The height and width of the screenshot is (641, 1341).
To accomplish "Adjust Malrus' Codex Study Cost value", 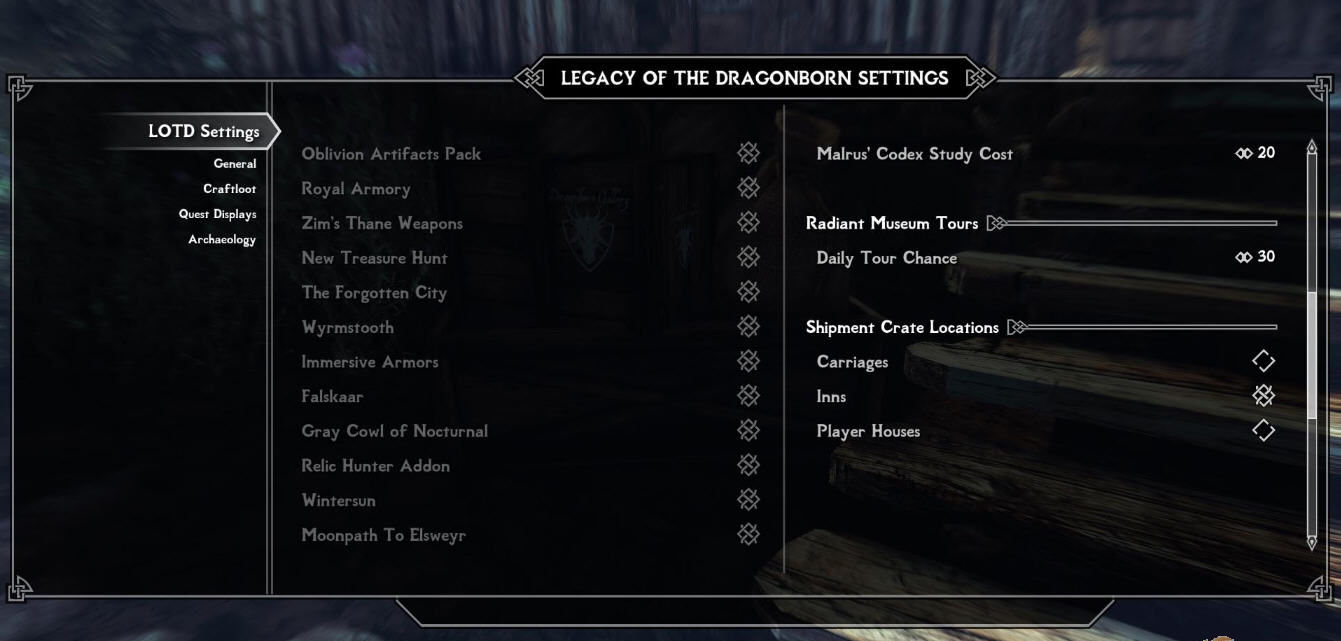I will coord(1255,153).
